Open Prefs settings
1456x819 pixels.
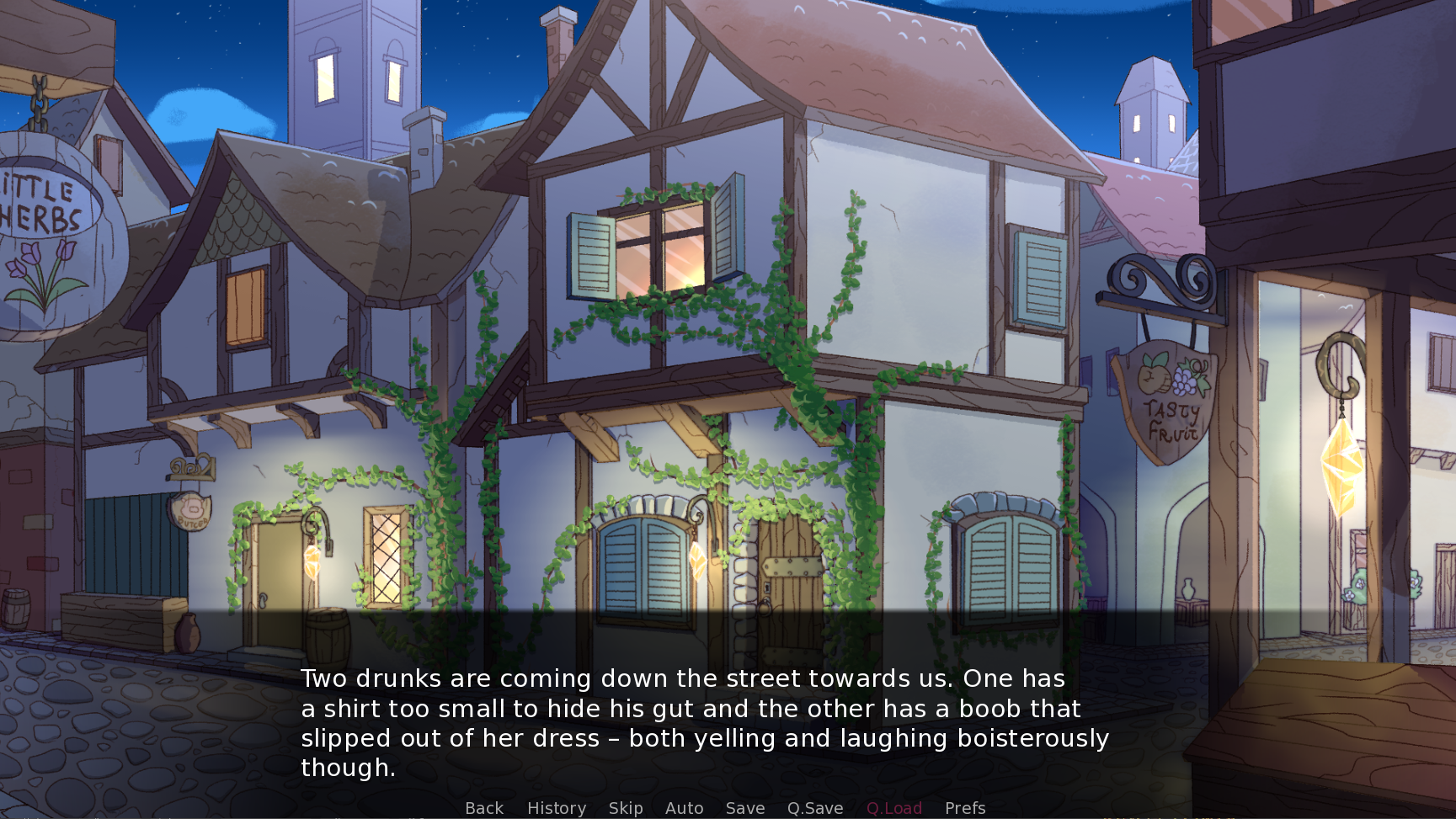pyautogui.click(x=965, y=808)
